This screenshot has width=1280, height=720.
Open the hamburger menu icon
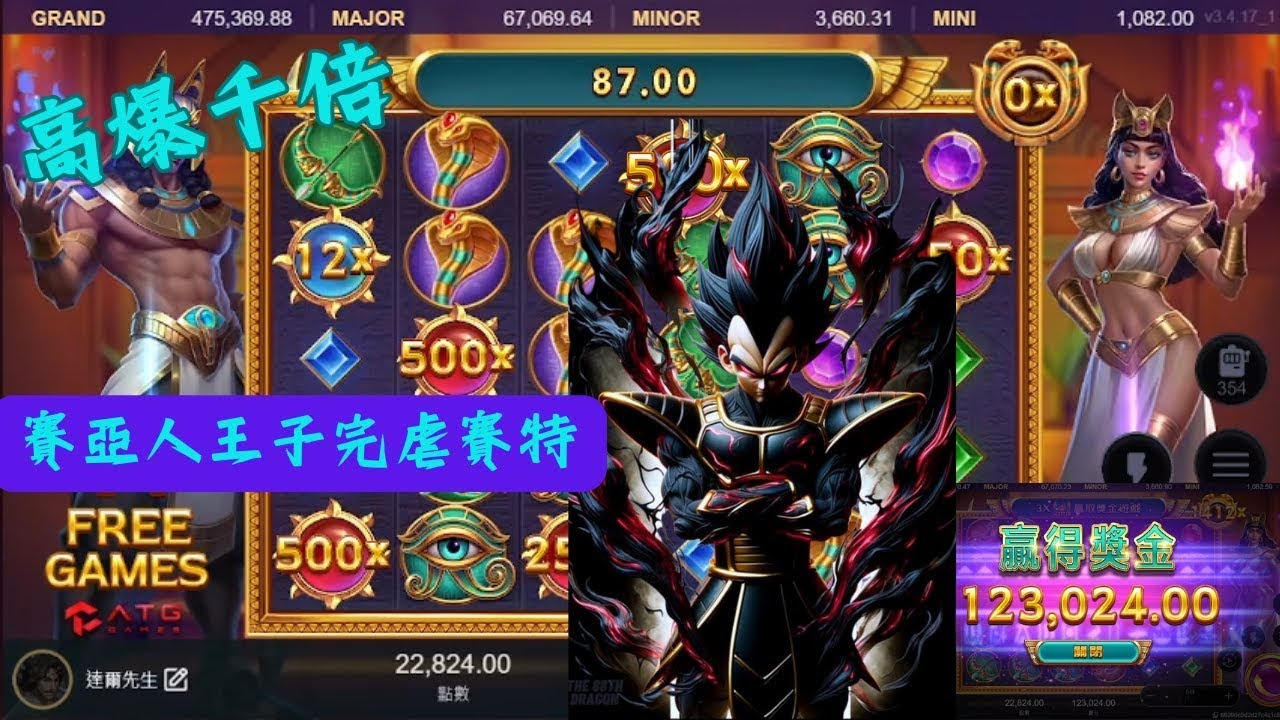coord(1230,460)
